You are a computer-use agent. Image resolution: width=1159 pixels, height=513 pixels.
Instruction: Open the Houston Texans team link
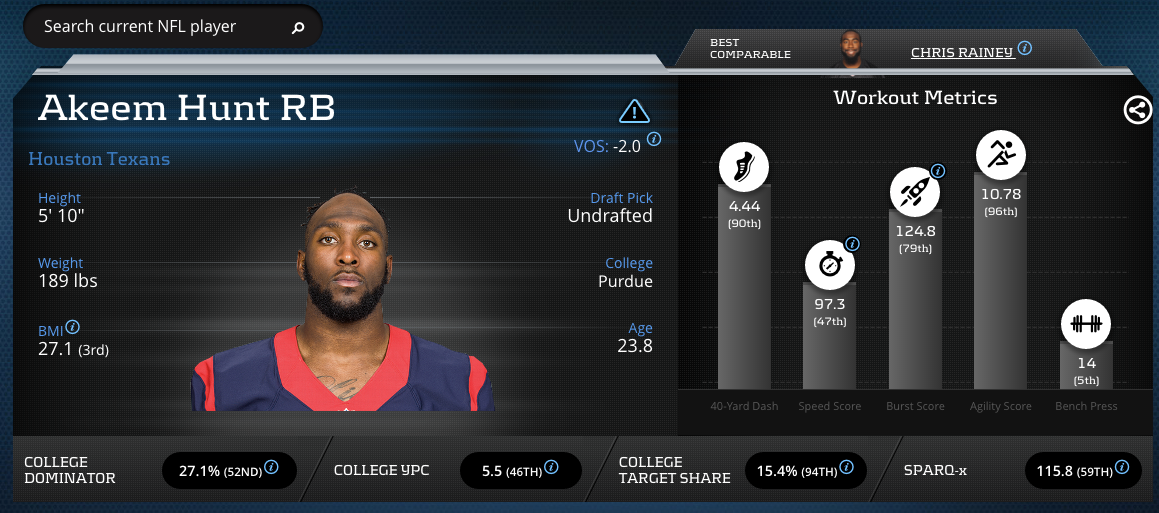tap(99, 159)
